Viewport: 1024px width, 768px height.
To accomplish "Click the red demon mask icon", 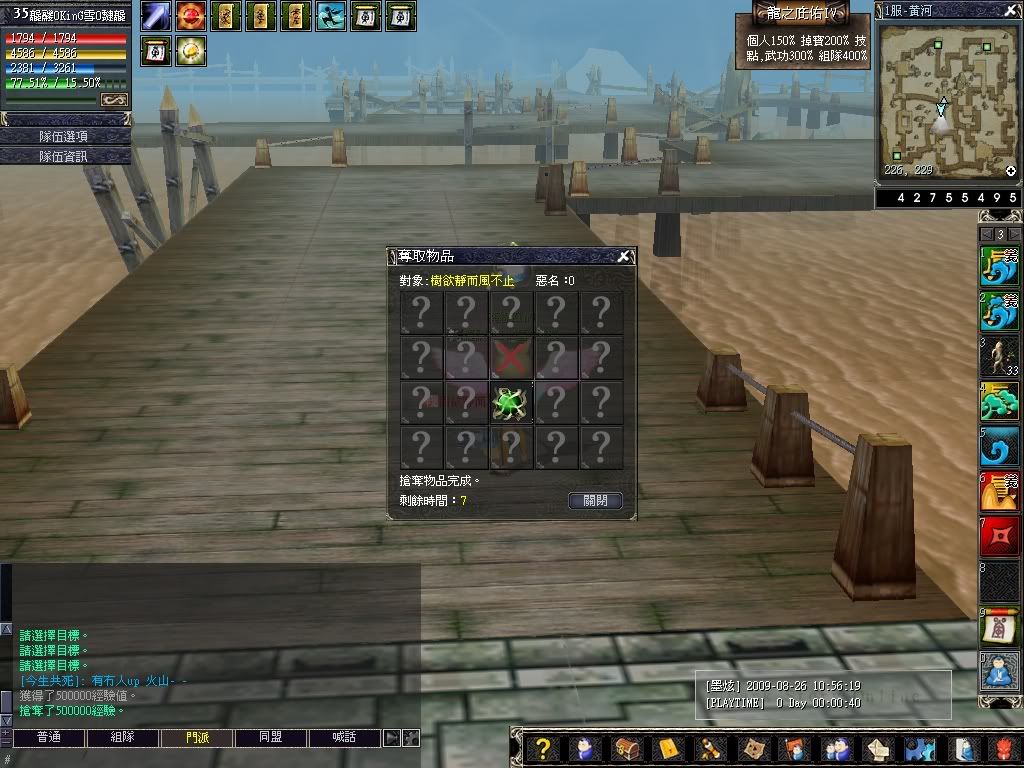I will 1002,748.
